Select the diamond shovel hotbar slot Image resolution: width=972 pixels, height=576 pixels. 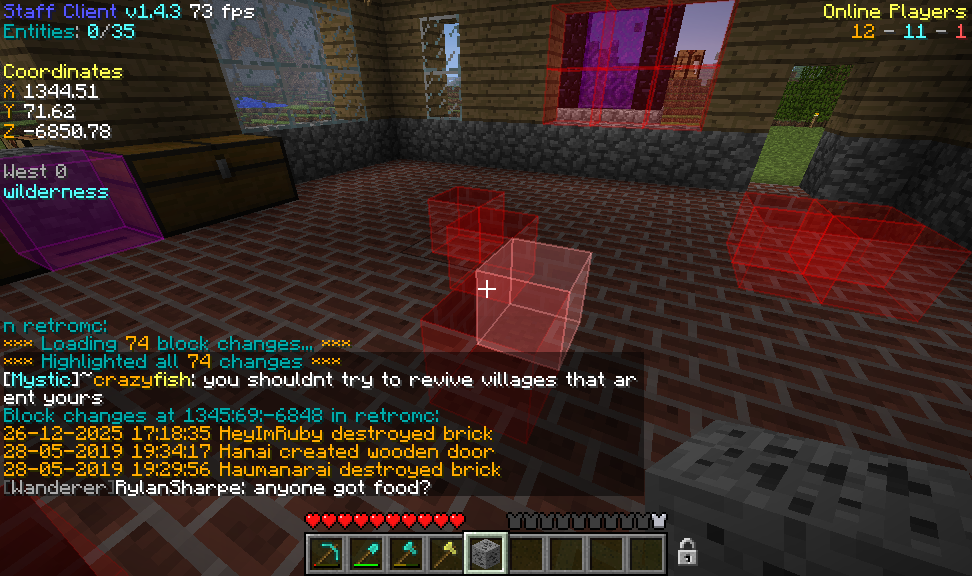pyautogui.click(x=365, y=553)
